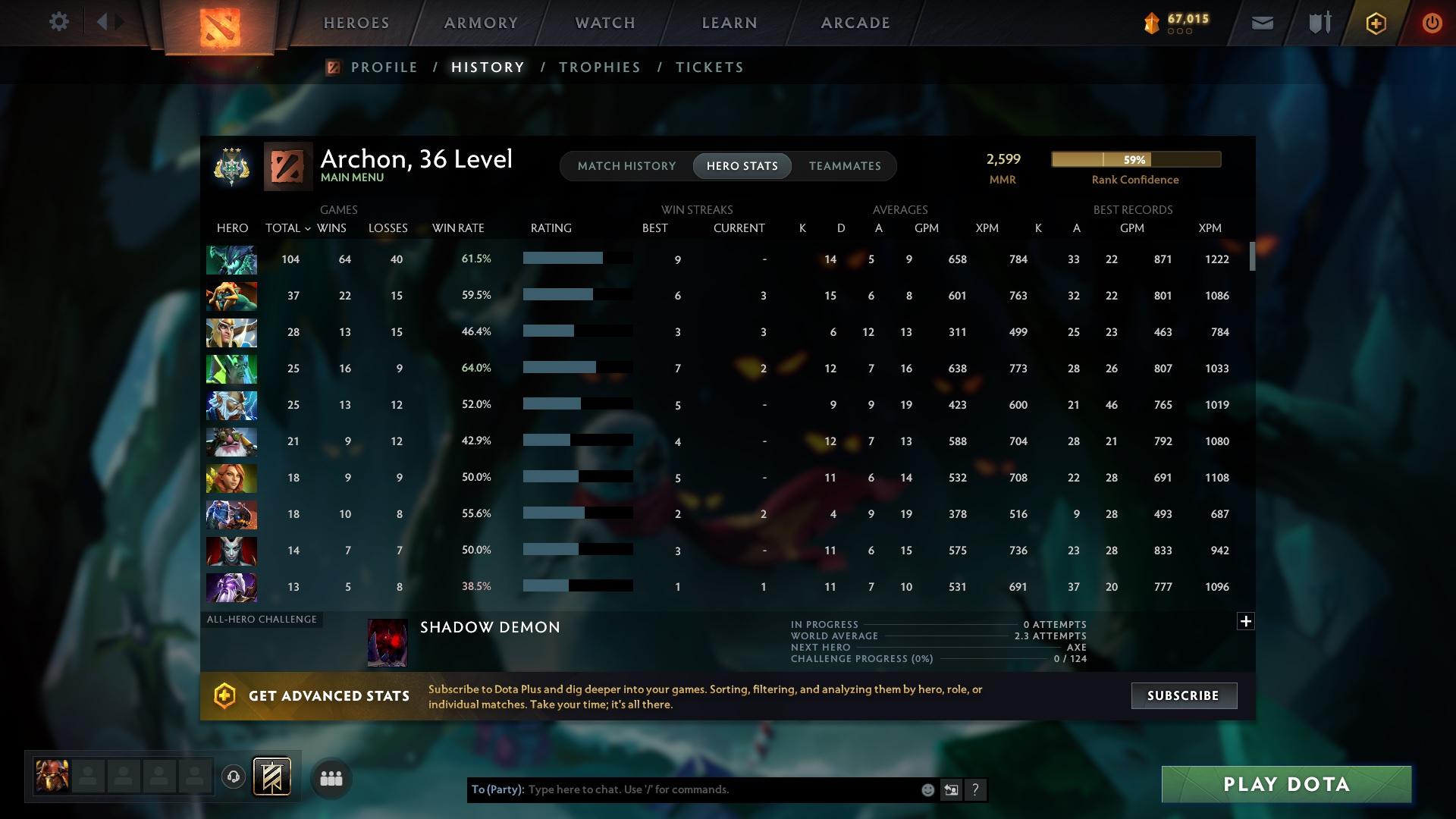Open the notifications mail icon
Image resolution: width=1456 pixels, height=819 pixels.
click(x=1261, y=22)
